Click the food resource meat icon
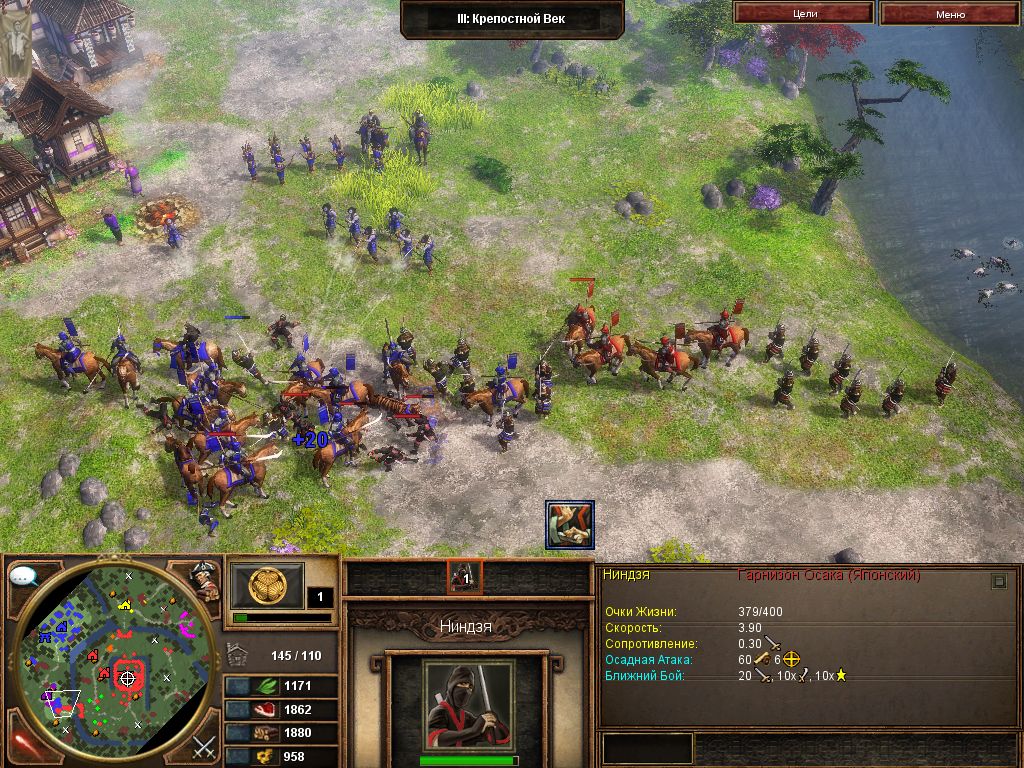Image resolution: width=1024 pixels, height=768 pixels. click(x=266, y=710)
